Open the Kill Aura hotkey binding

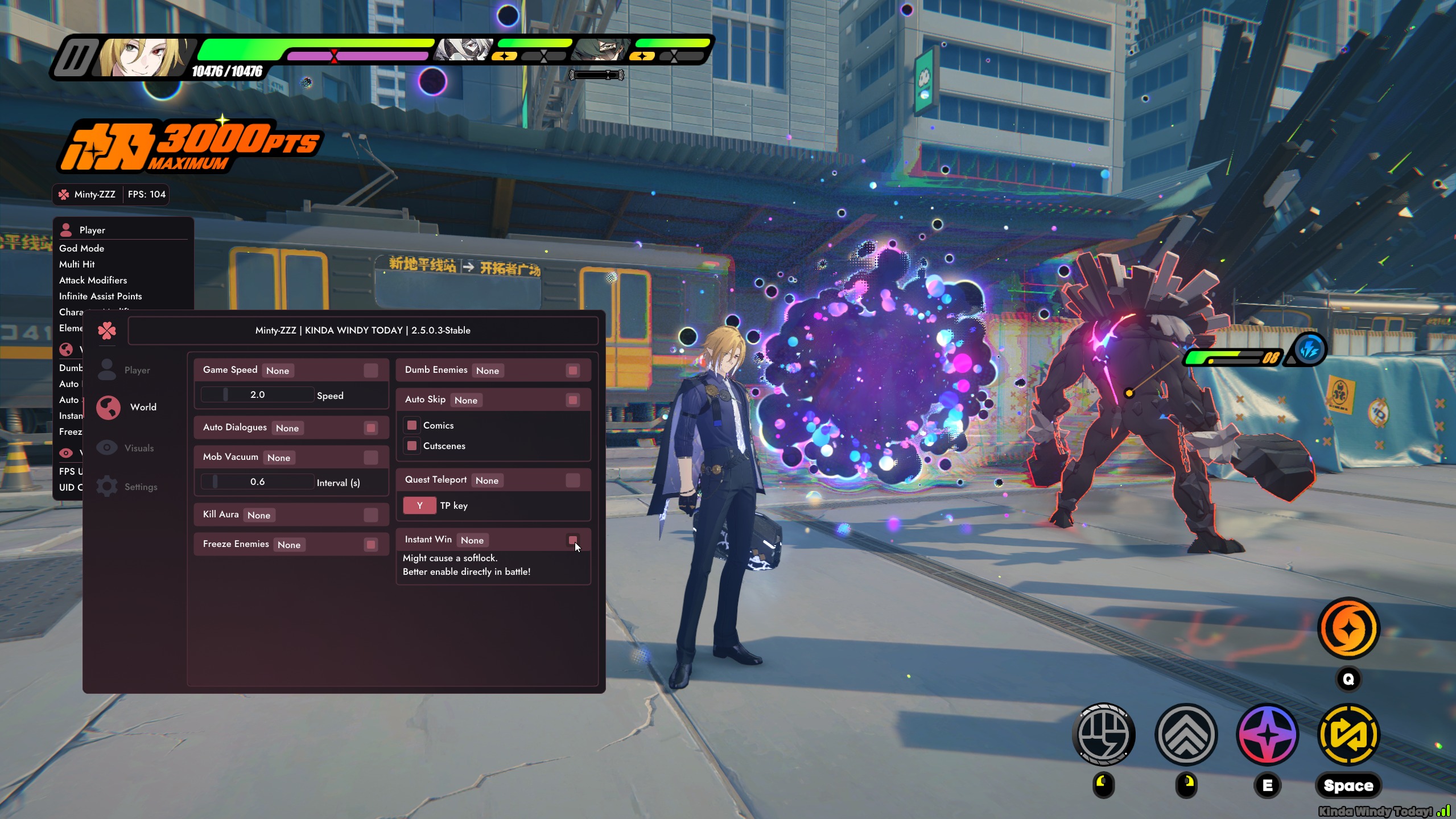tap(259, 515)
